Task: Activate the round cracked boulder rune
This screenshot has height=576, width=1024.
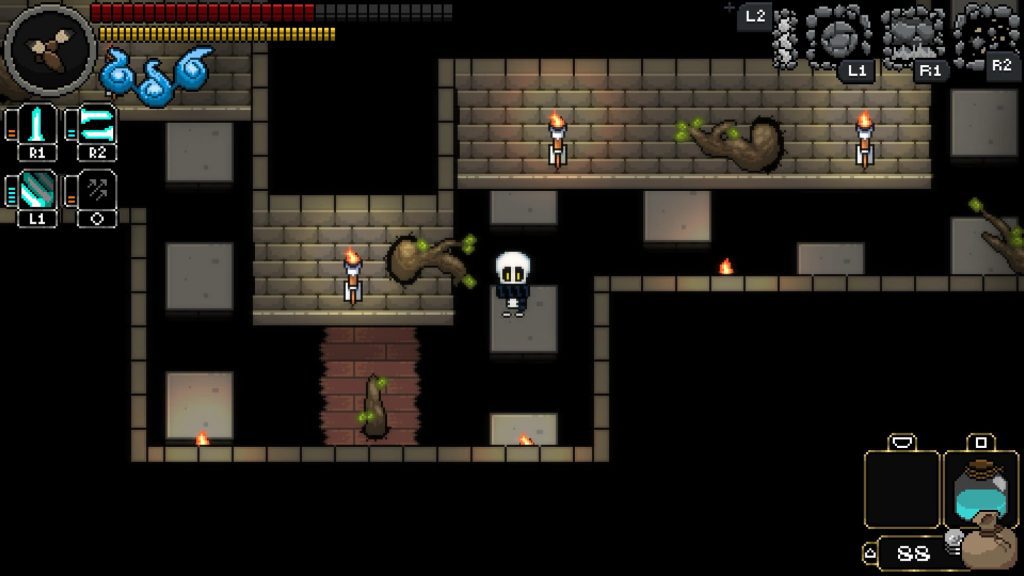Action: [x=839, y=36]
